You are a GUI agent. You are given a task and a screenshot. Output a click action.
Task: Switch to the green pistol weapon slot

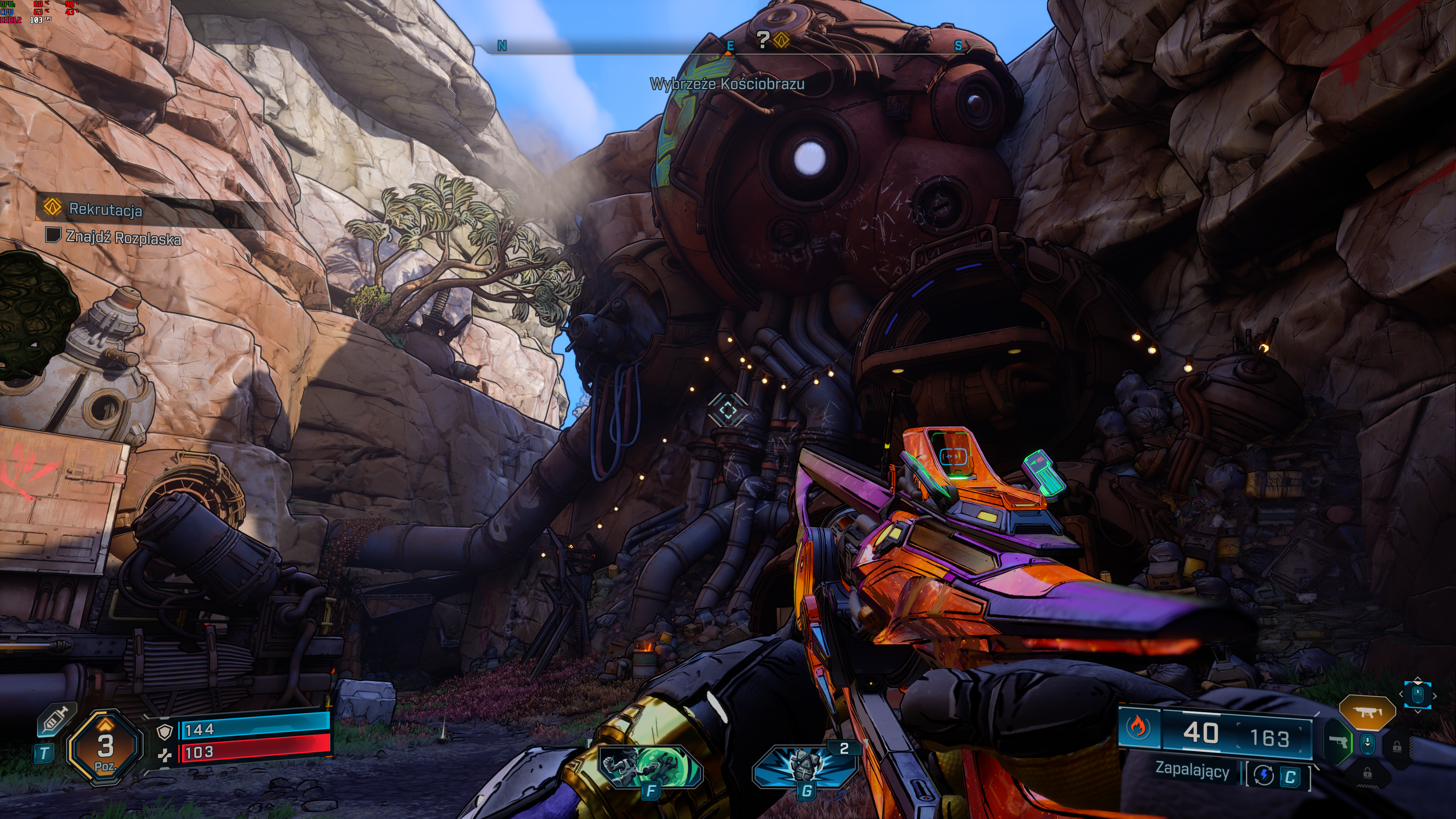click(1338, 741)
